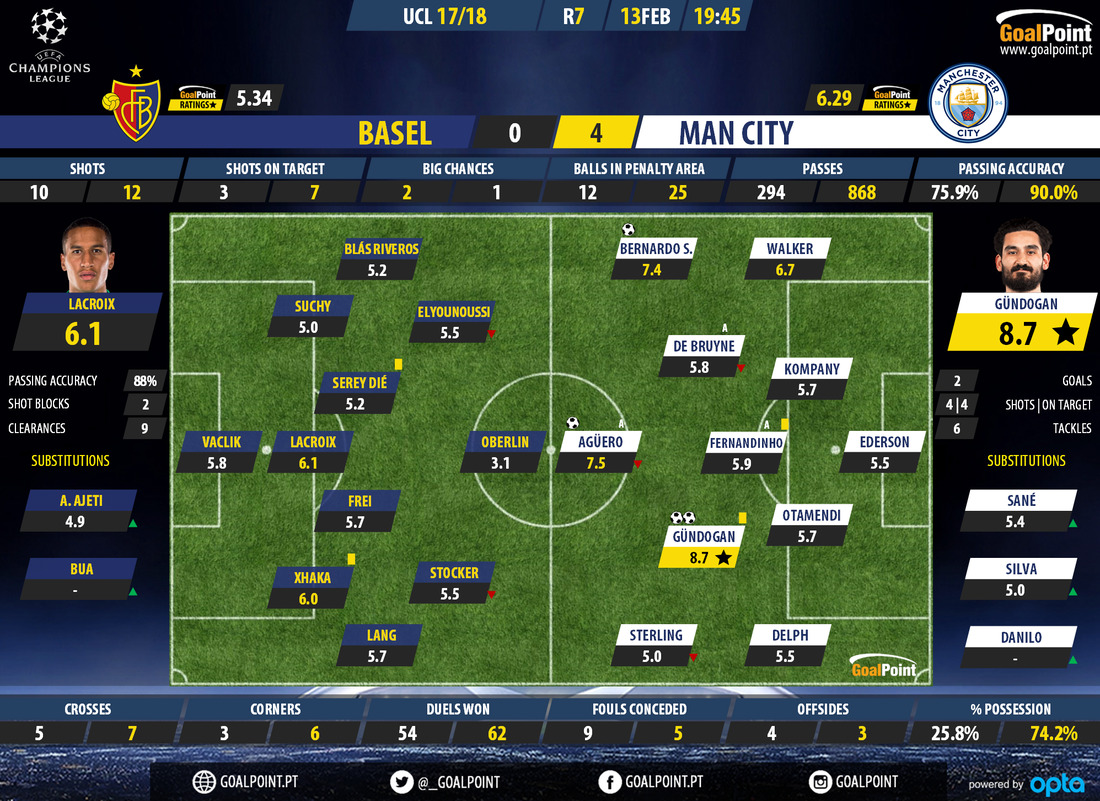
Task: Choose the Bernardo S. player tile
Action: click(x=657, y=258)
